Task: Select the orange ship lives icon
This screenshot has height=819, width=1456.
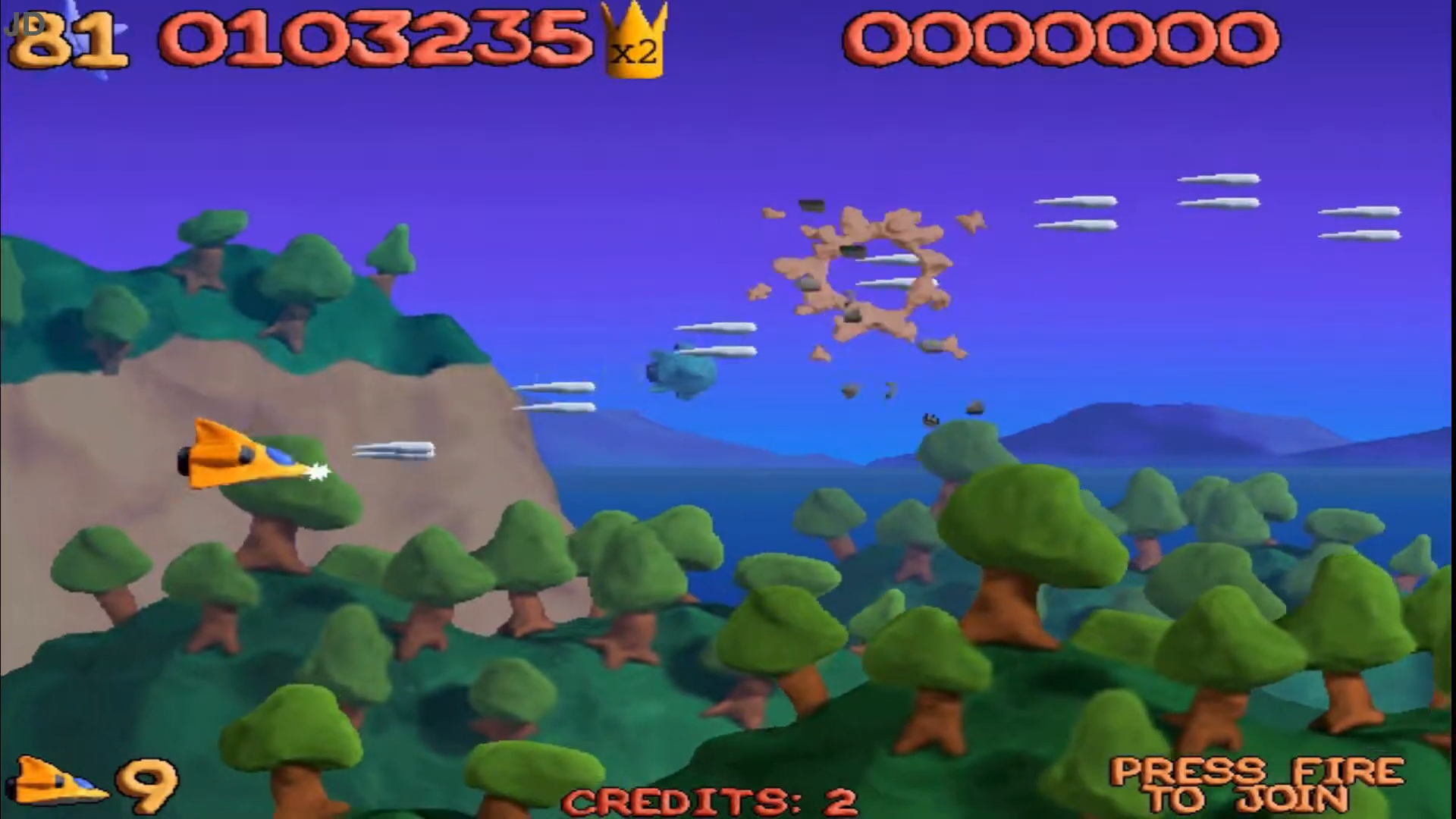Action: click(56, 782)
